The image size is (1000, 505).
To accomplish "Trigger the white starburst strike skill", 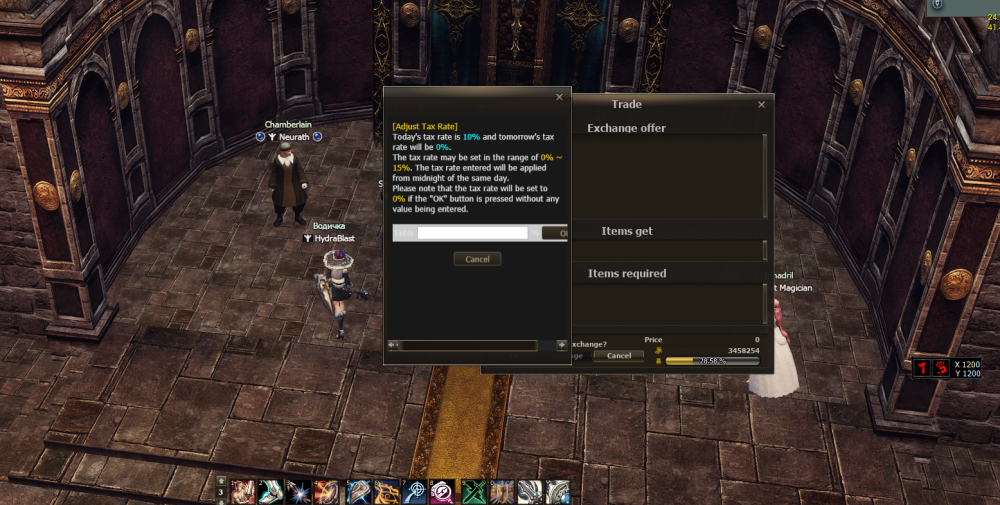I will click(300, 492).
